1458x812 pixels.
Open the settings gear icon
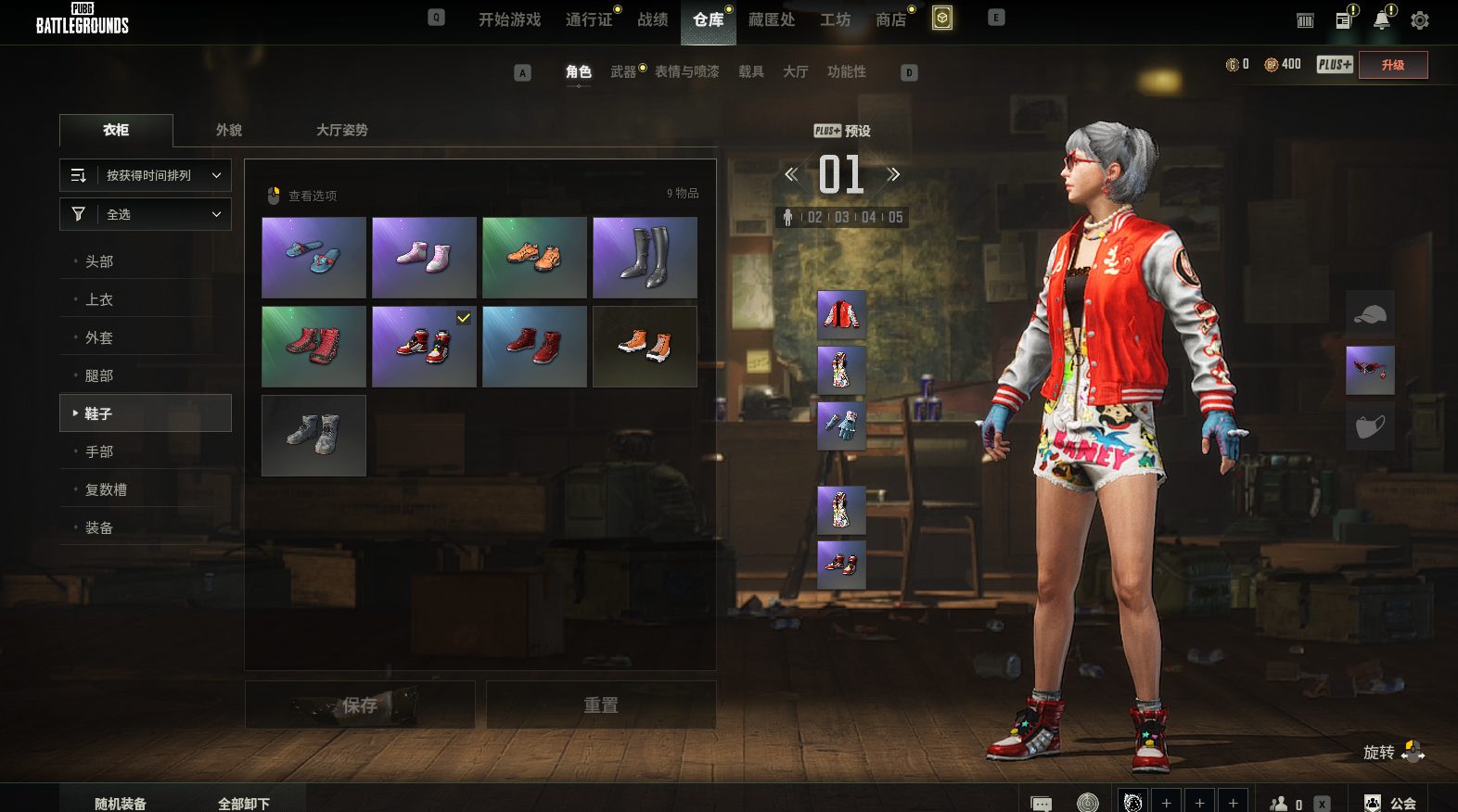[x=1419, y=20]
